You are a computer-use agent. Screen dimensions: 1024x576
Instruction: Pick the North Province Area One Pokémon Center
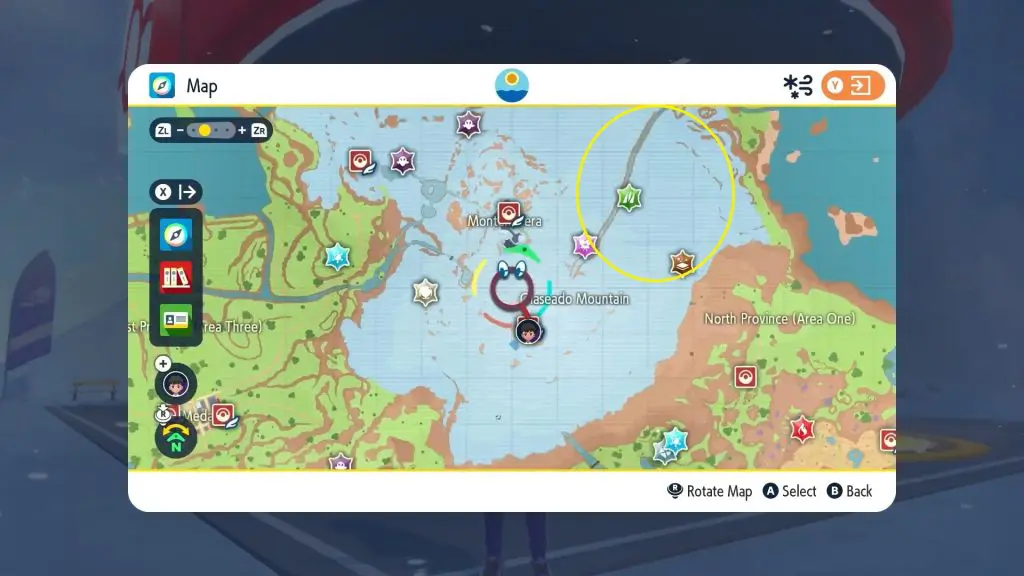coord(745,376)
